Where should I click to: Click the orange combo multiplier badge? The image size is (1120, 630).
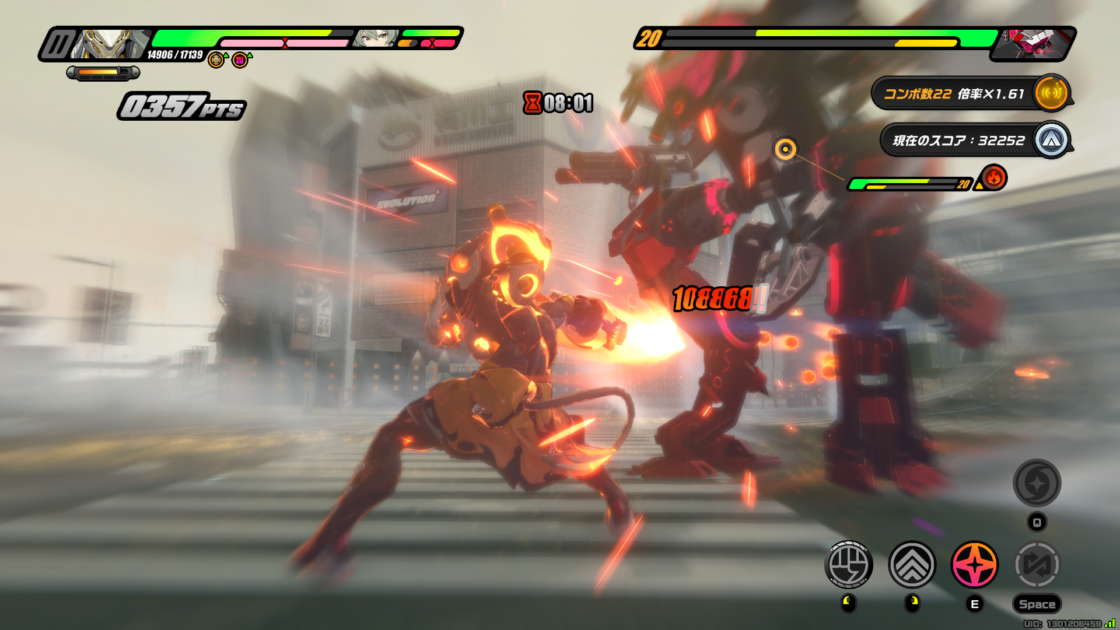pyautogui.click(x=1051, y=93)
